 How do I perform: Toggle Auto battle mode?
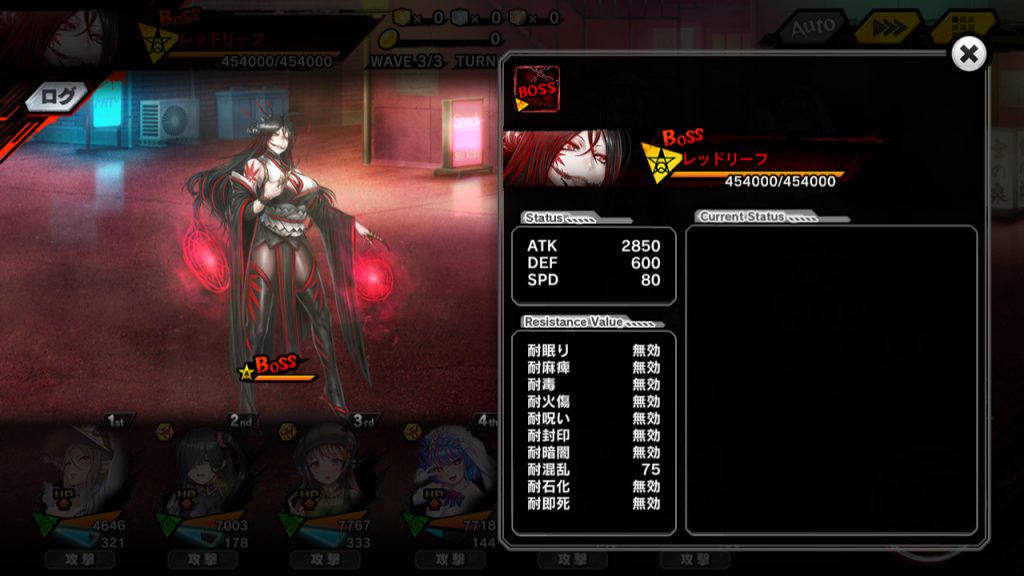point(812,28)
